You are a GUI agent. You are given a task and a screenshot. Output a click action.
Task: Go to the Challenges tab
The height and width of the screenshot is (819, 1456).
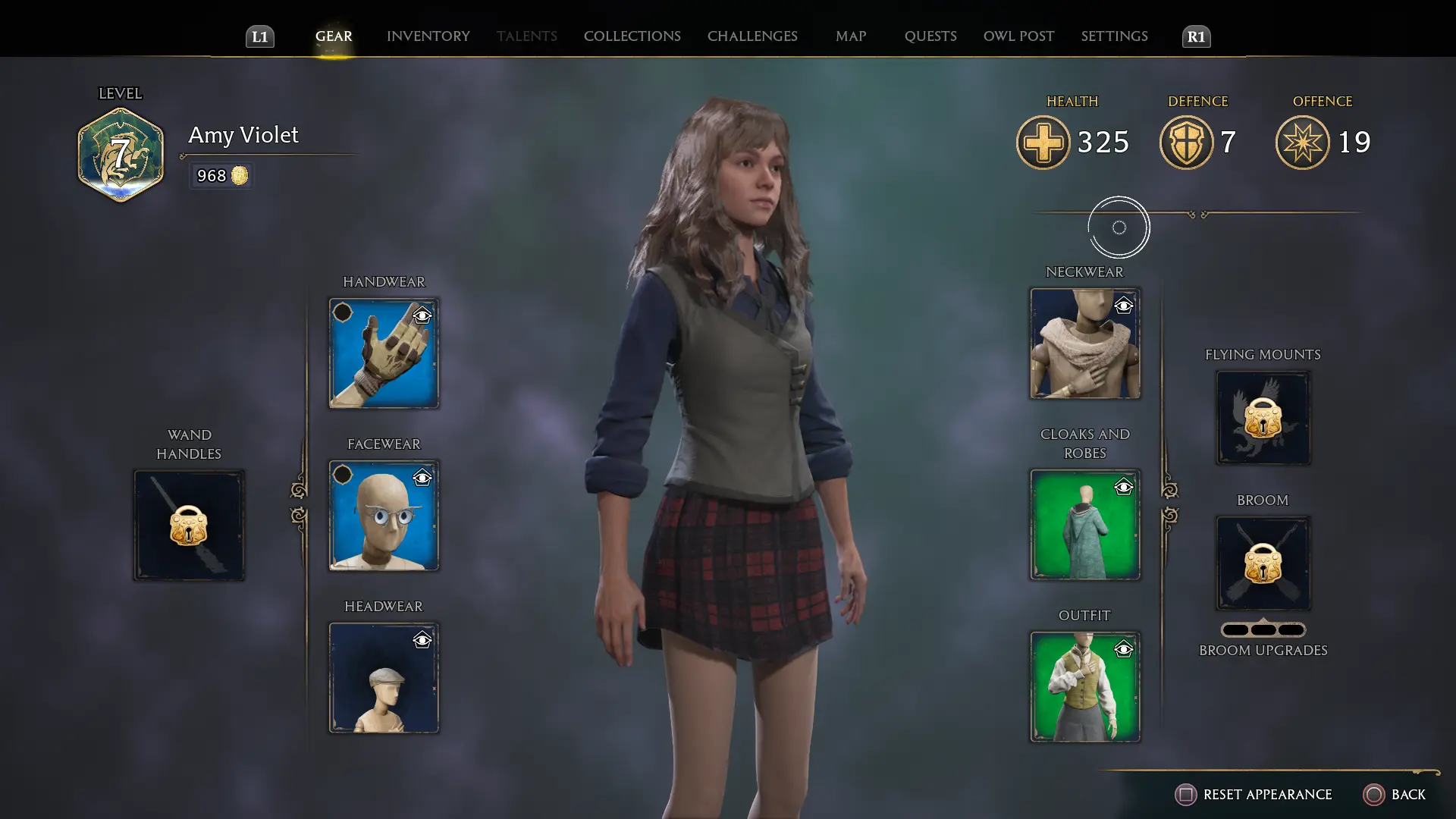click(752, 36)
